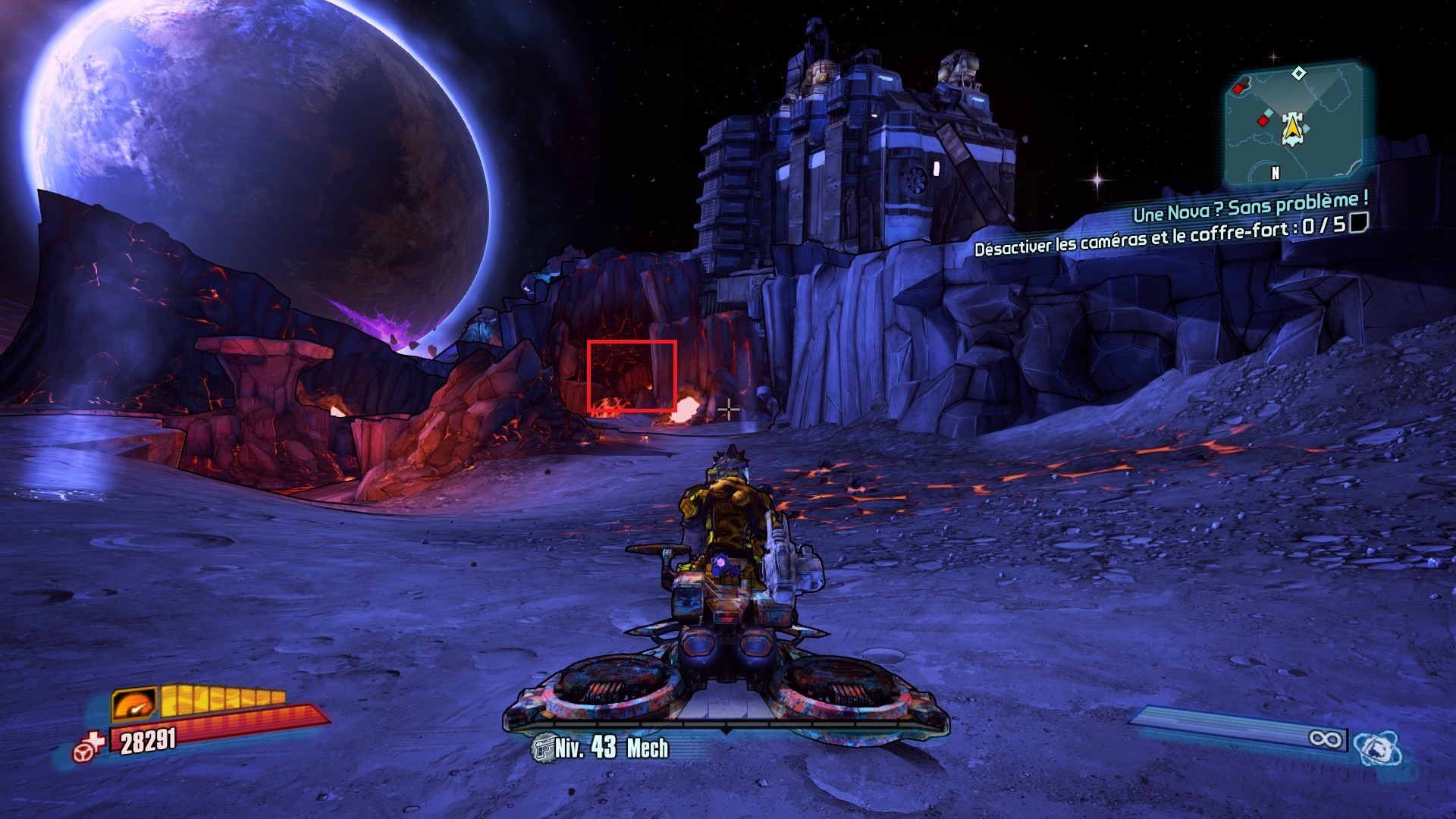
Task: Click the action skill atom icon
Action: point(1377,748)
